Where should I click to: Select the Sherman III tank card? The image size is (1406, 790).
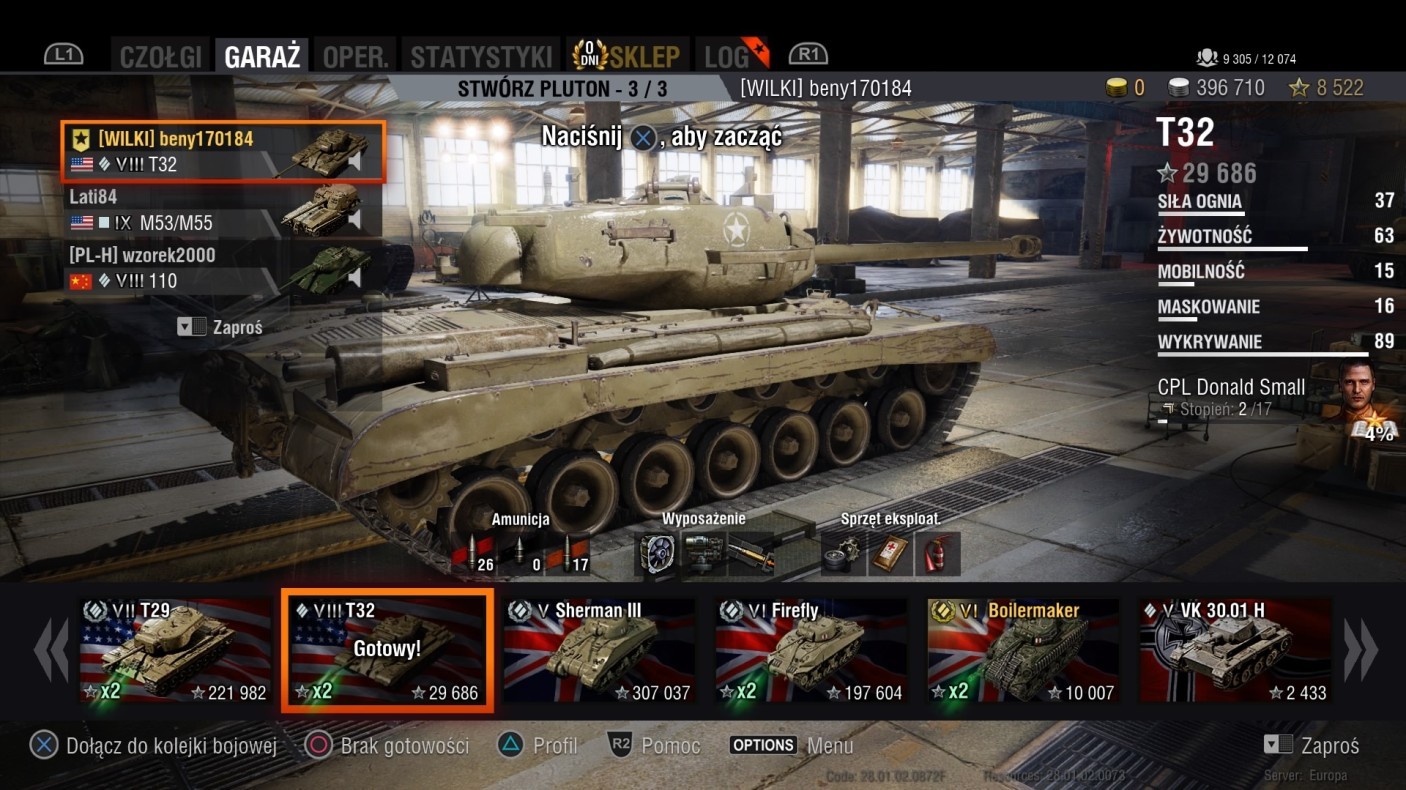(x=599, y=652)
